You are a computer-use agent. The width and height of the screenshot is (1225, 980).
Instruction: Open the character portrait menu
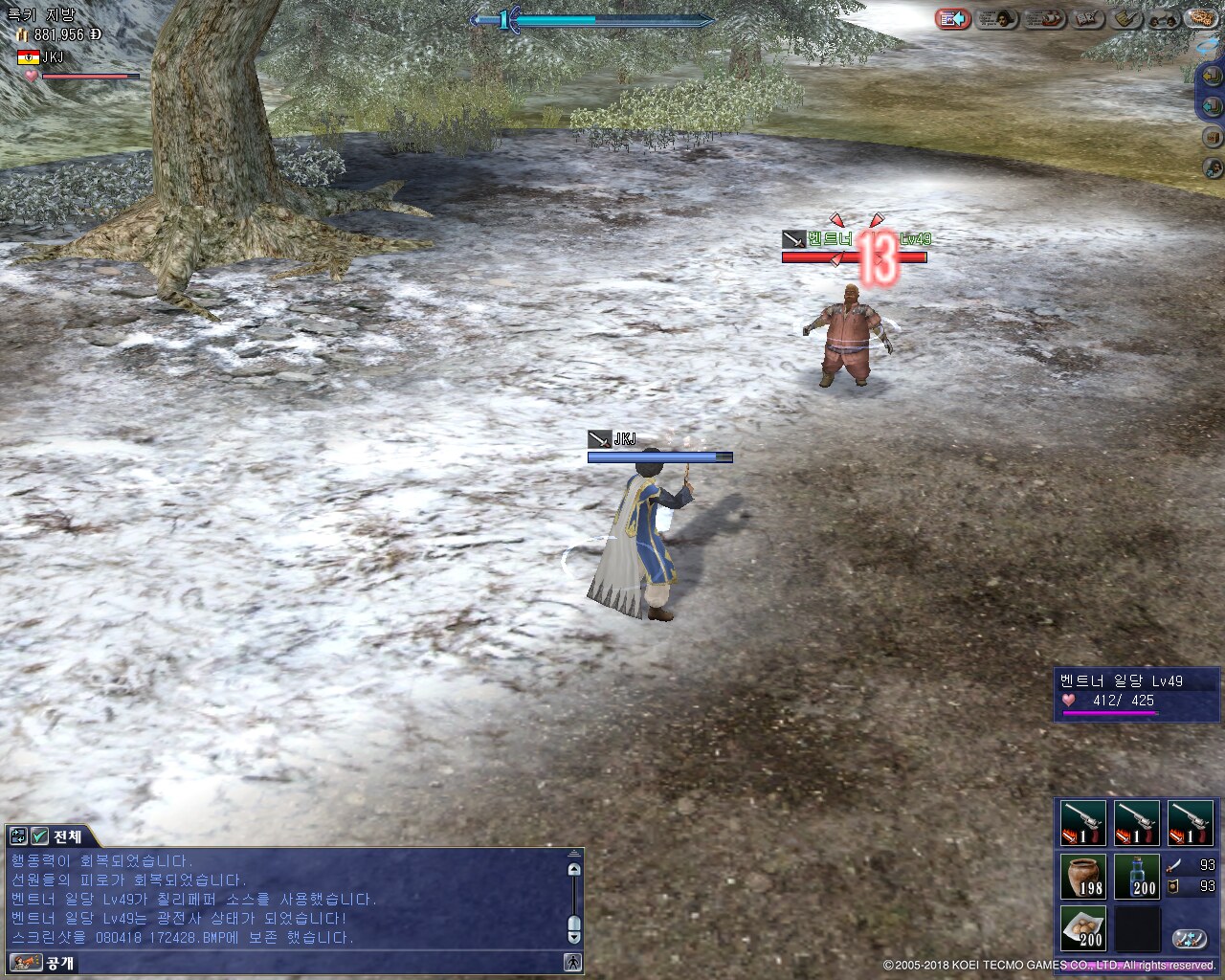point(995,19)
